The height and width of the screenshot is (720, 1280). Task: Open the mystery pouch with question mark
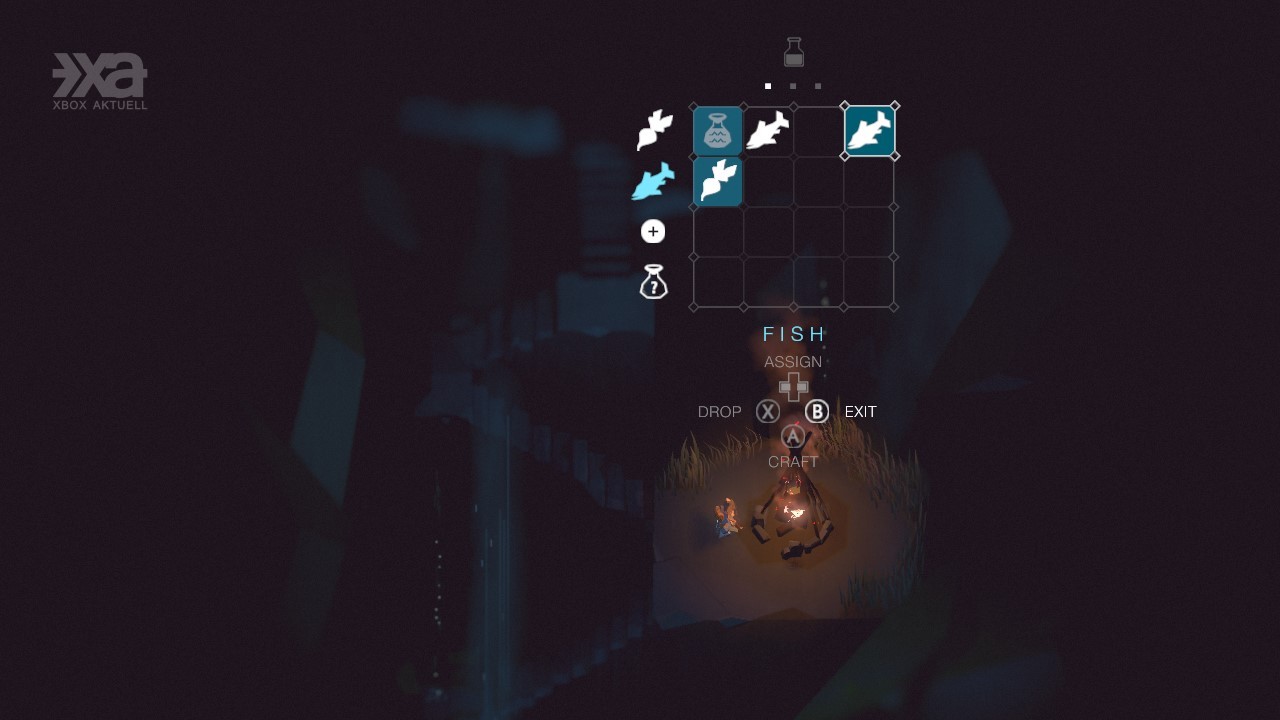tap(653, 282)
